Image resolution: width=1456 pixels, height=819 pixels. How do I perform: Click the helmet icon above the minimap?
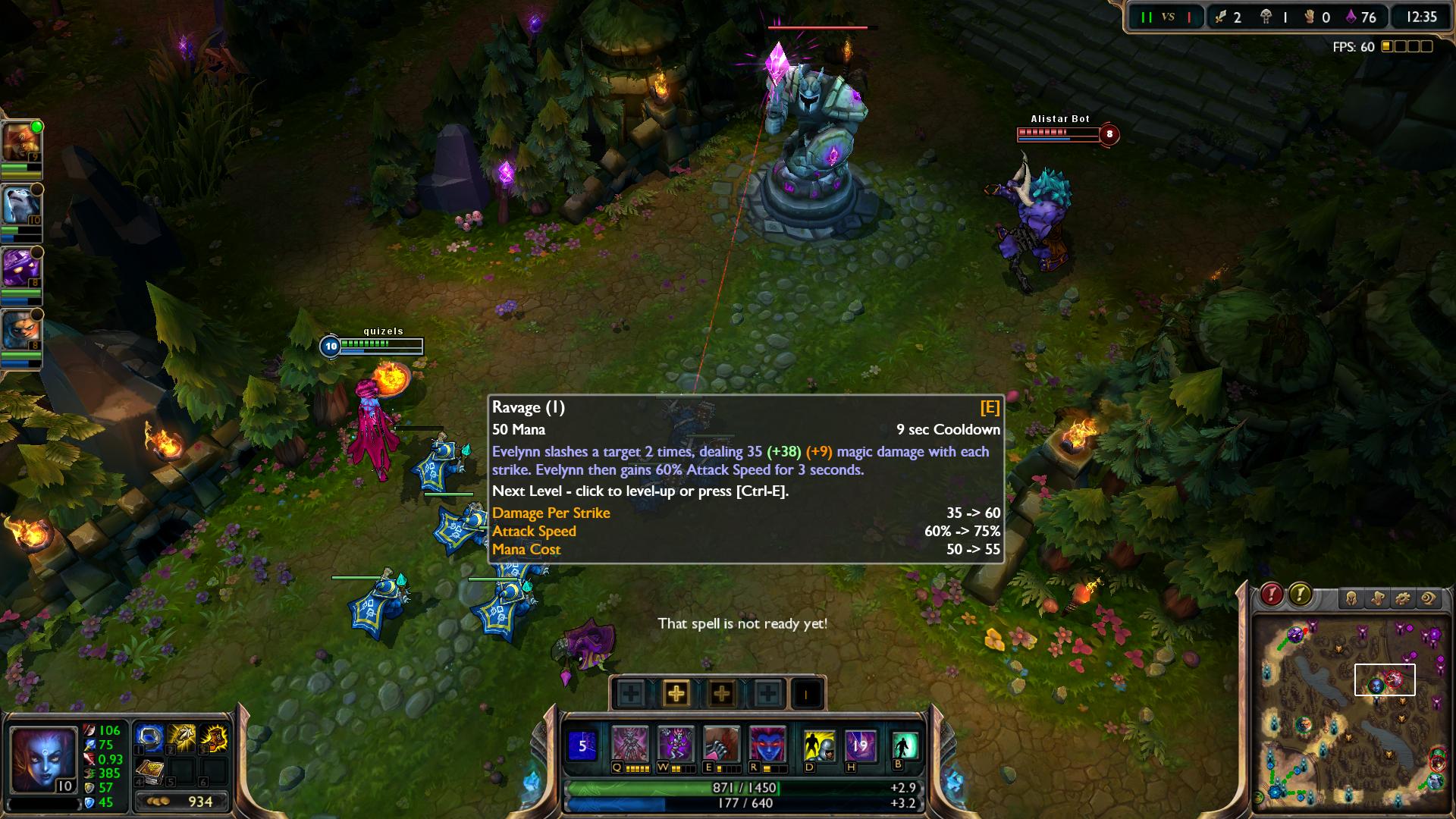pos(1351,598)
